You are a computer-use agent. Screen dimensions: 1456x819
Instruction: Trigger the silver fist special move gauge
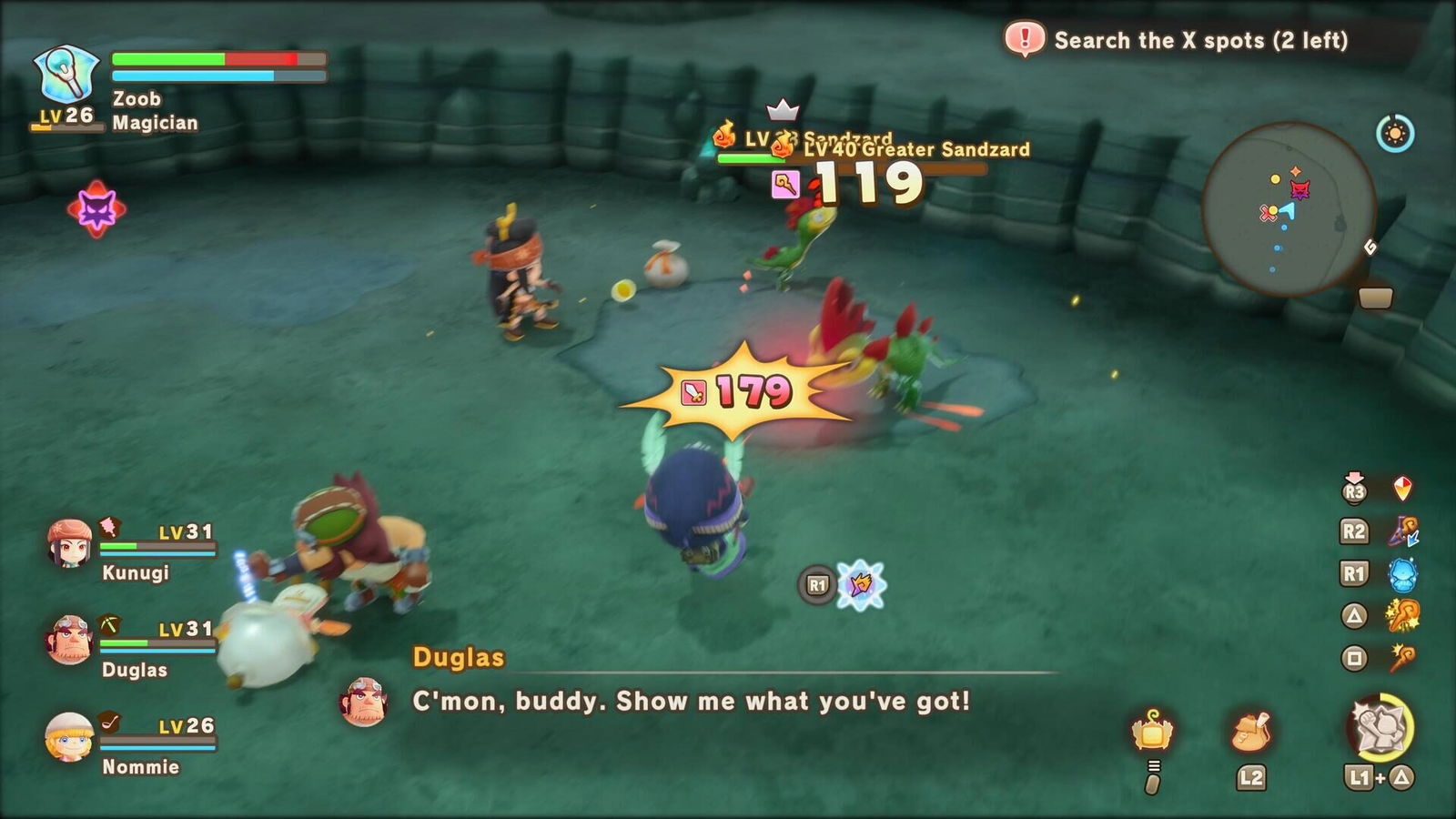click(1379, 726)
